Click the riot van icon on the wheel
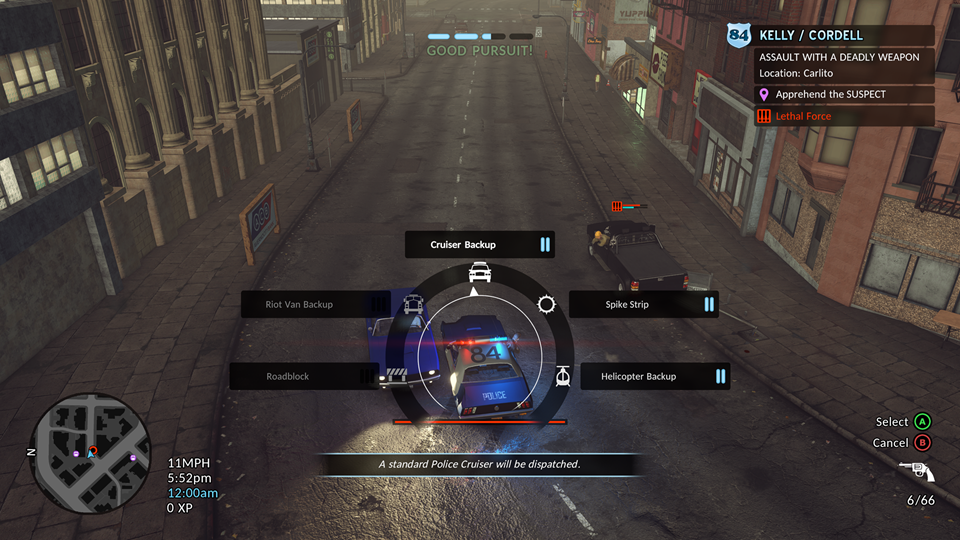The height and width of the screenshot is (540, 960). [412, 305]
